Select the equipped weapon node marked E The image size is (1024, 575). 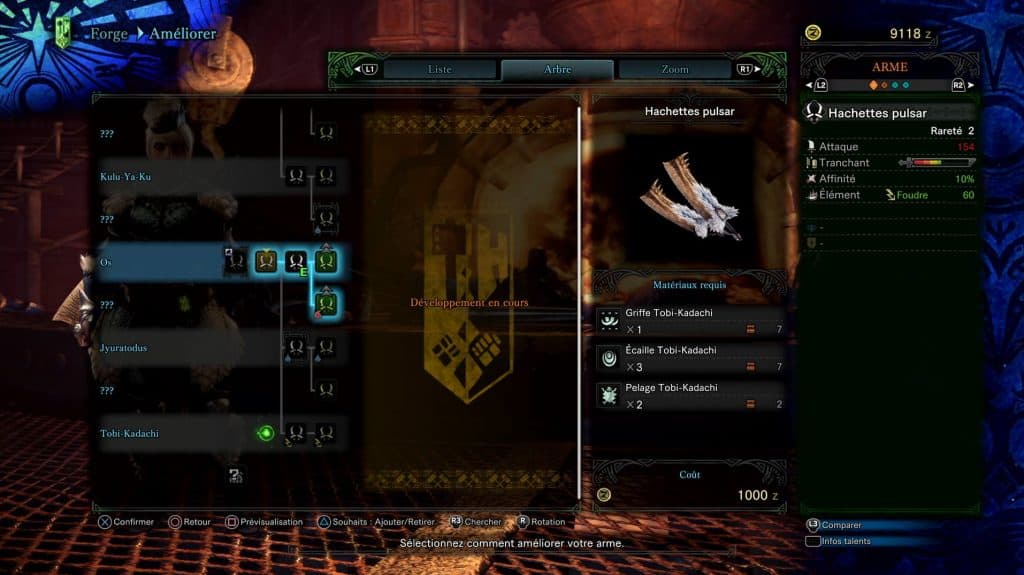(x=296, y=263)
